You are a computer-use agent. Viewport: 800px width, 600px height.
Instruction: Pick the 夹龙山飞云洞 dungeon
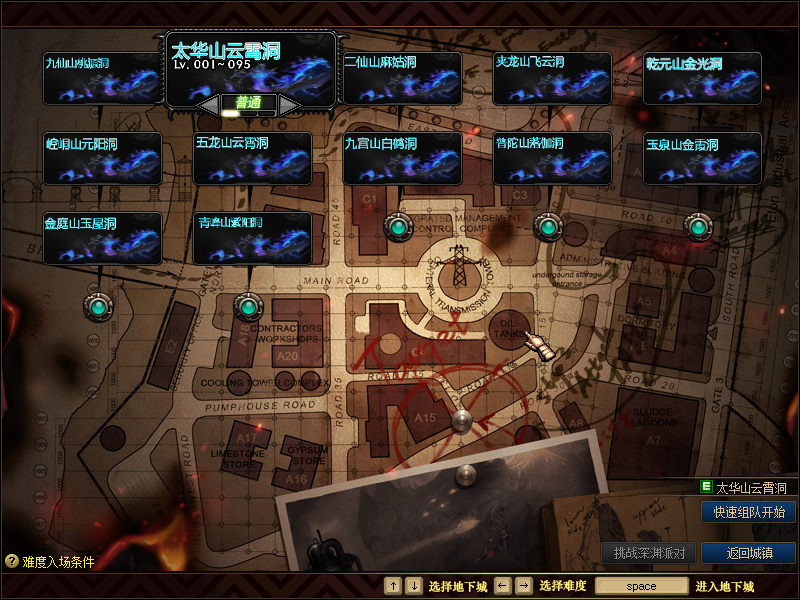click(552, 78)
